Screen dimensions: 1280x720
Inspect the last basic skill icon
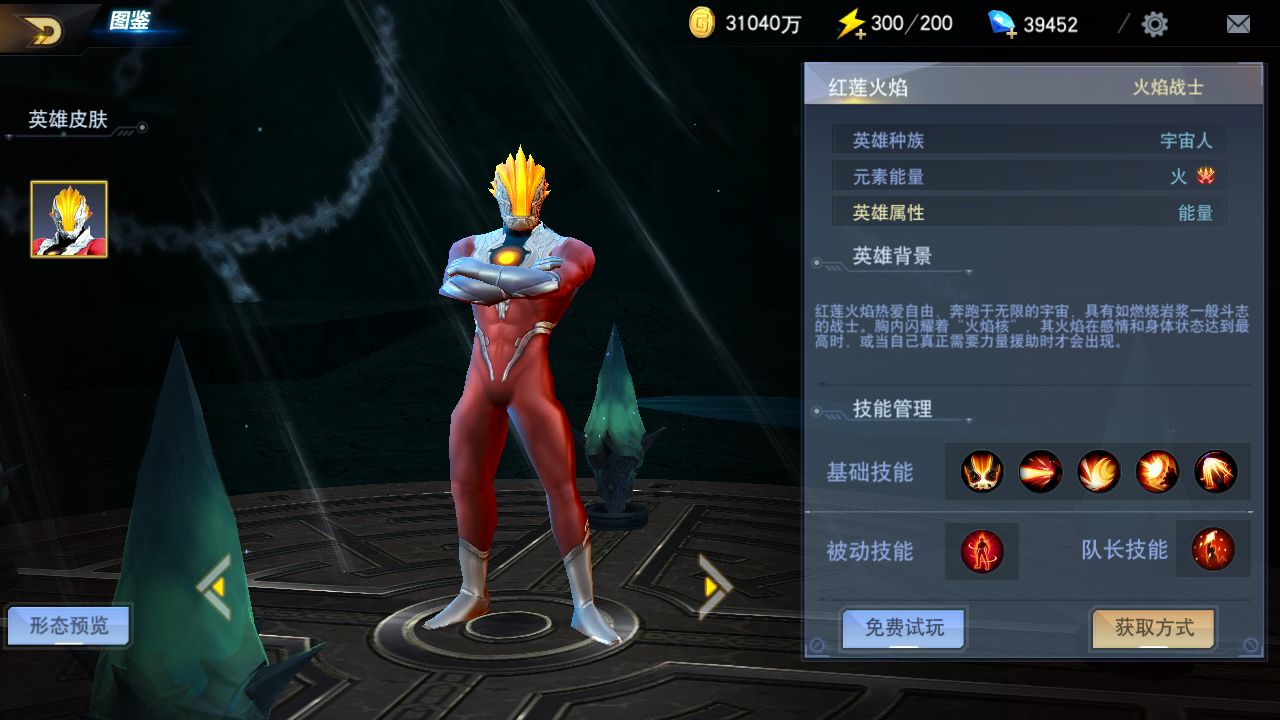pos(1215,472)
